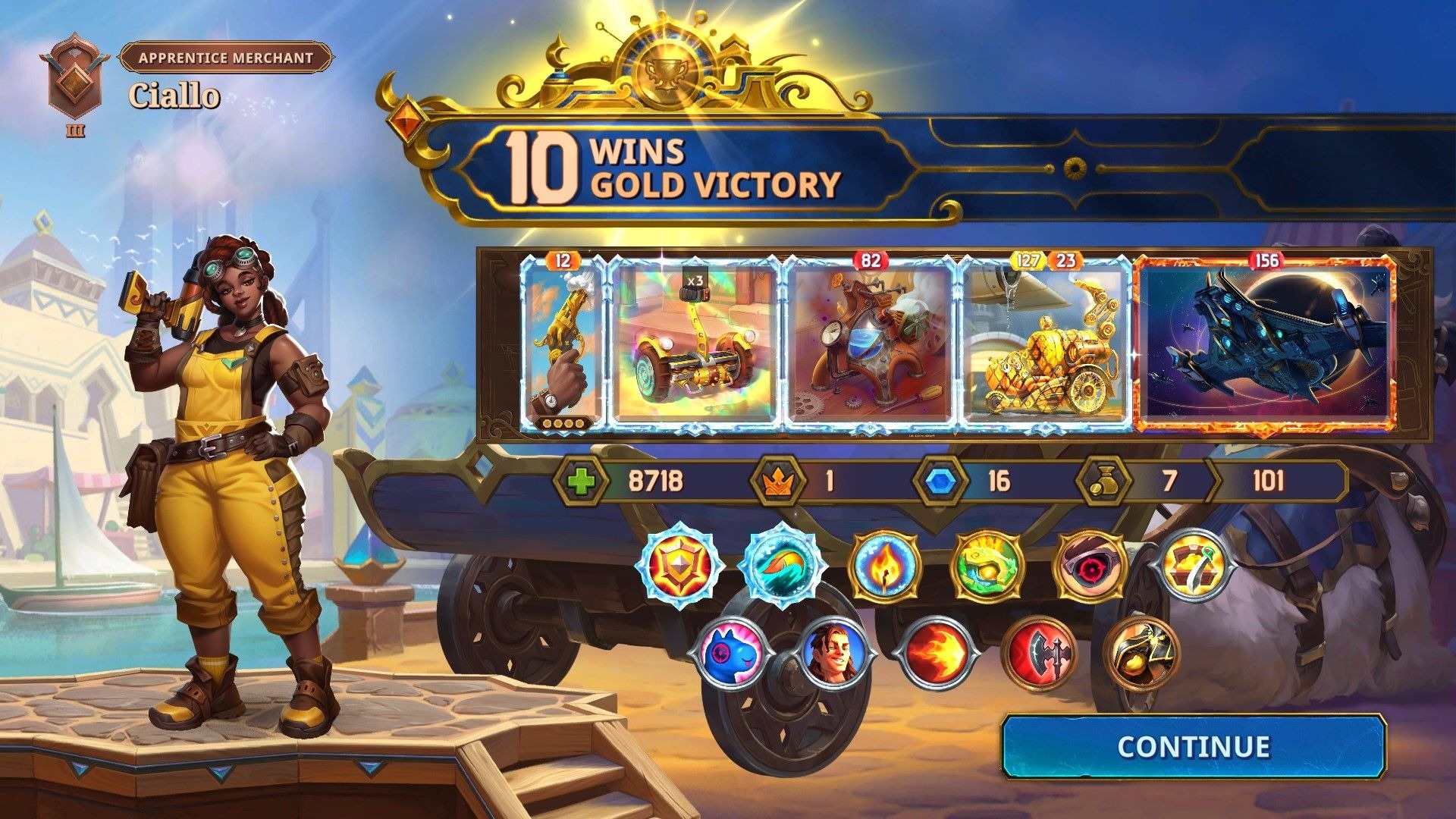The image size is (1456, 819).
Task: View the candle flame skill icon
Action: [x=884, y=566]
